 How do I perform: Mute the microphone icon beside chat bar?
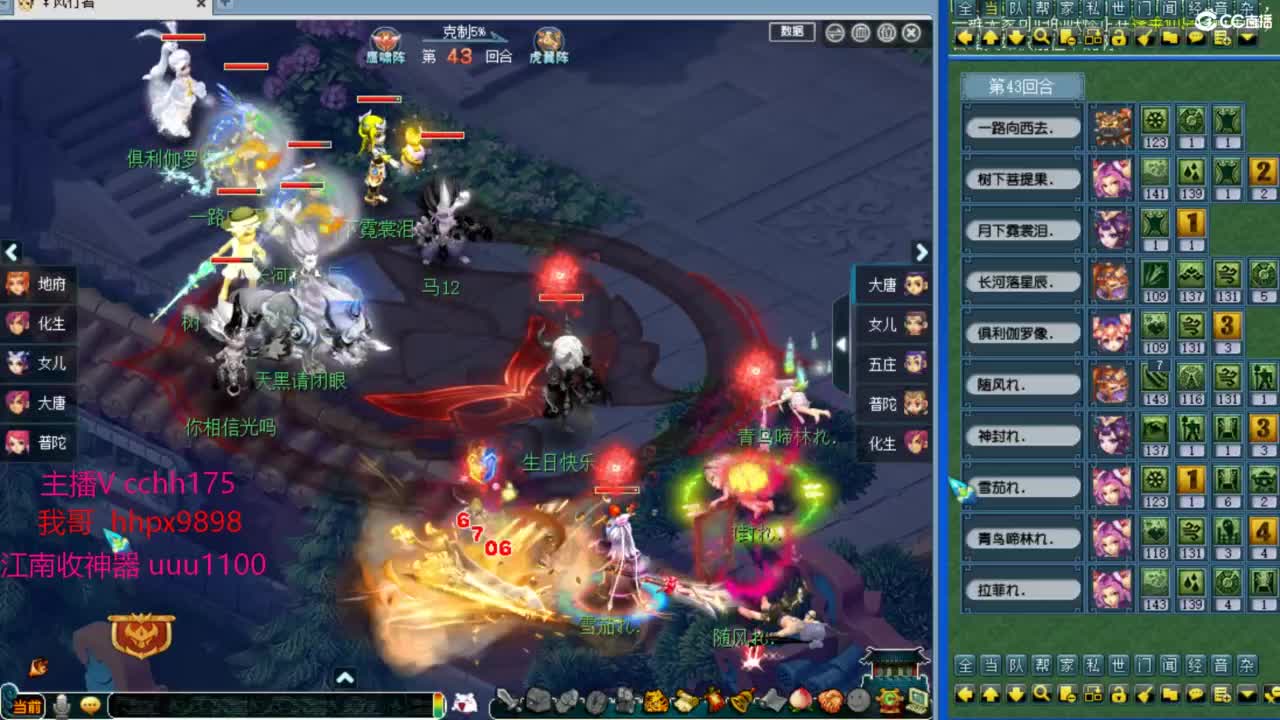(x=62, y=707)
